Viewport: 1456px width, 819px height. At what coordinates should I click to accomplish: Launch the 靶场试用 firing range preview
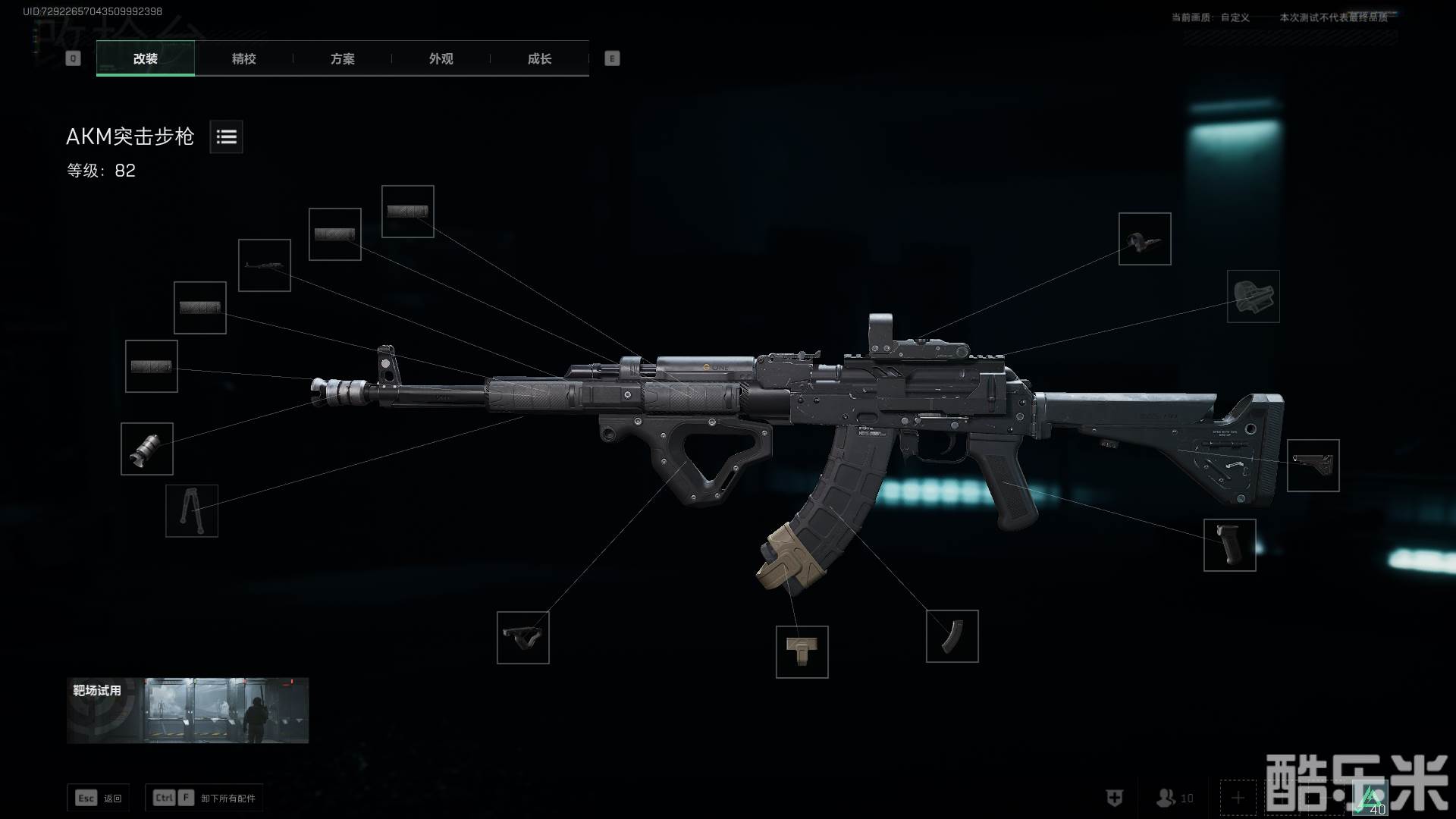187,711
